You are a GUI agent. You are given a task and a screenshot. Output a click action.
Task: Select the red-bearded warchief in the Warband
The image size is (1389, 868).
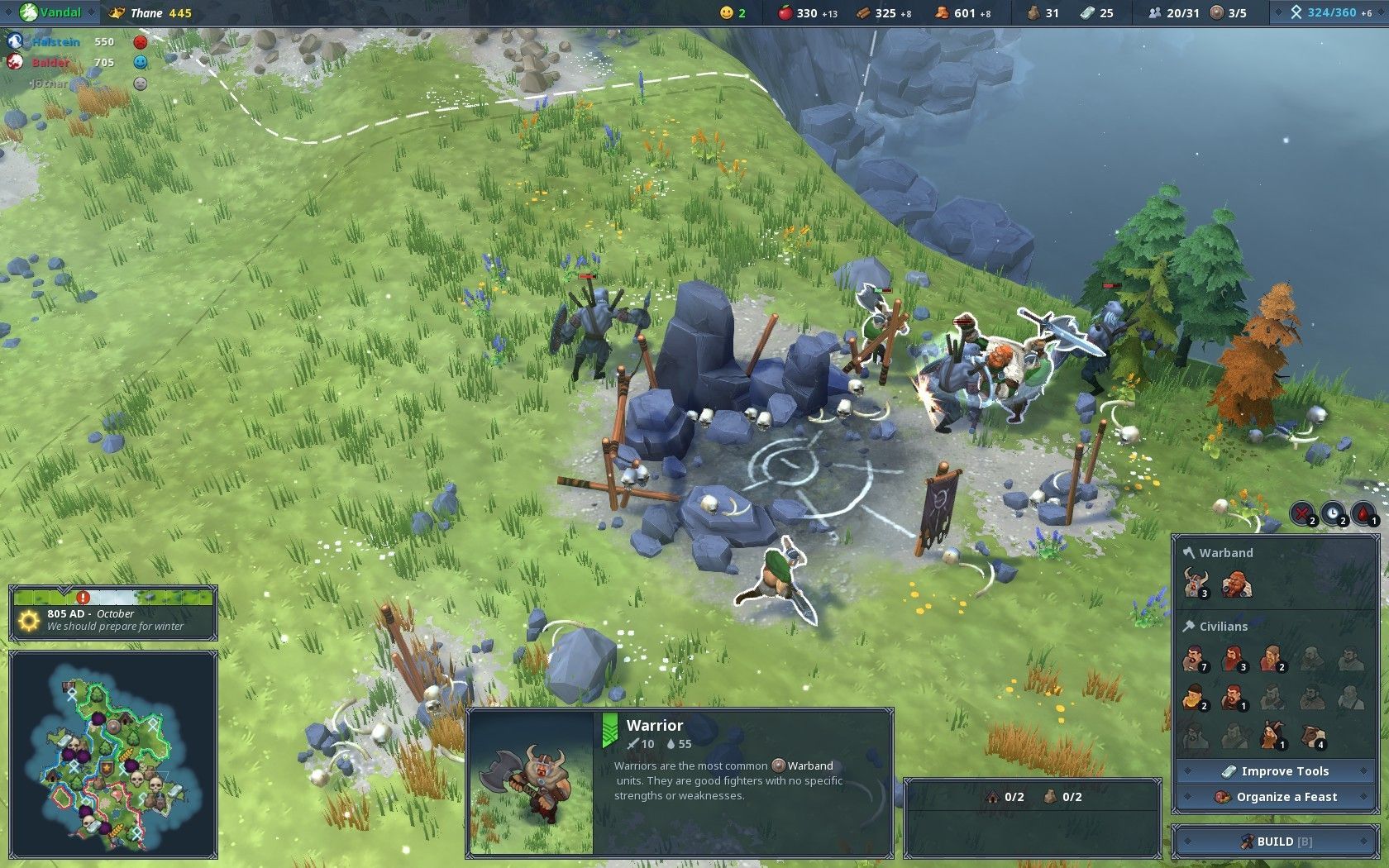click(x=1236, y=583)
